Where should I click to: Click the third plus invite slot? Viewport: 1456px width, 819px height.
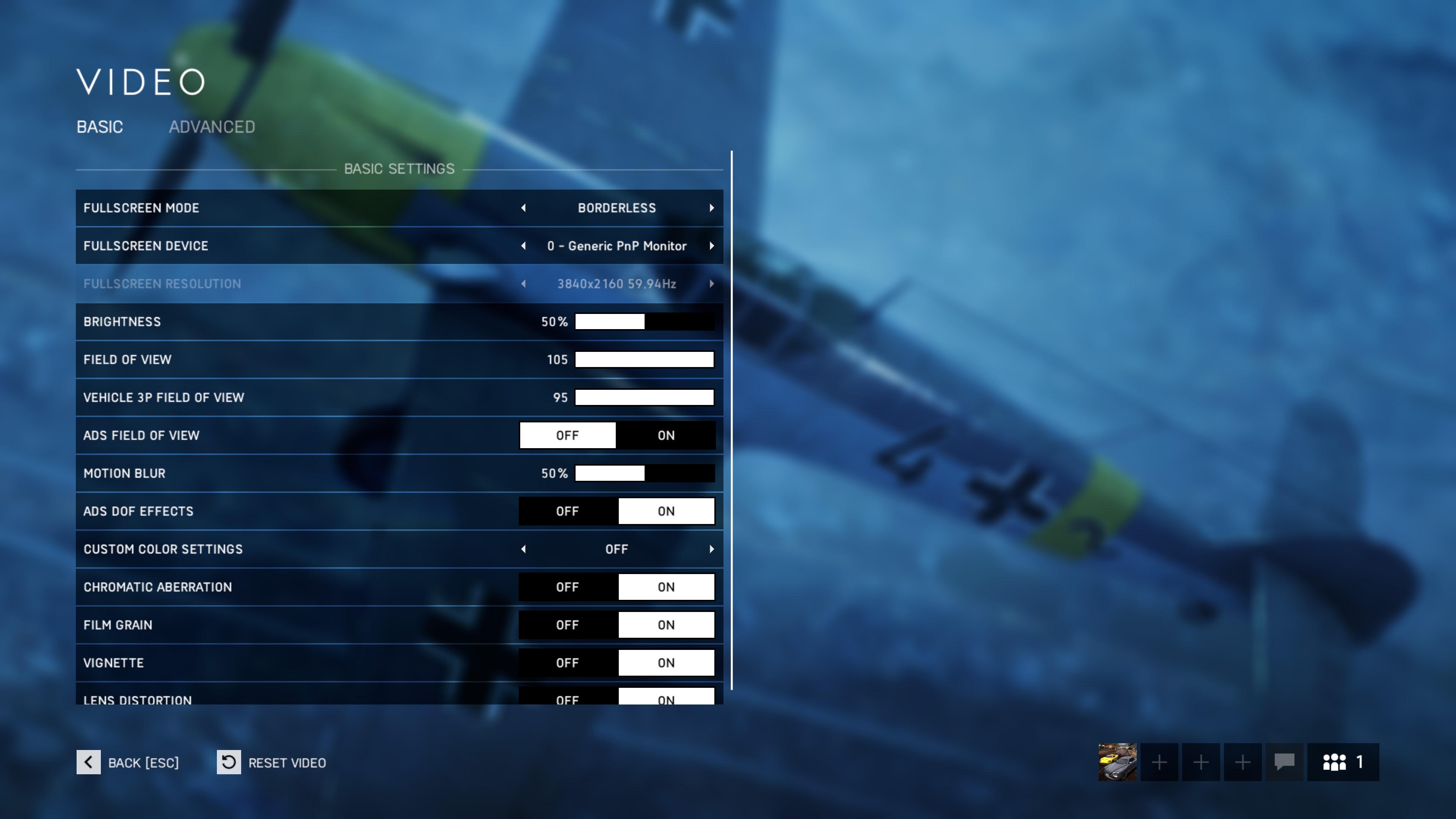coord(1242,762)
